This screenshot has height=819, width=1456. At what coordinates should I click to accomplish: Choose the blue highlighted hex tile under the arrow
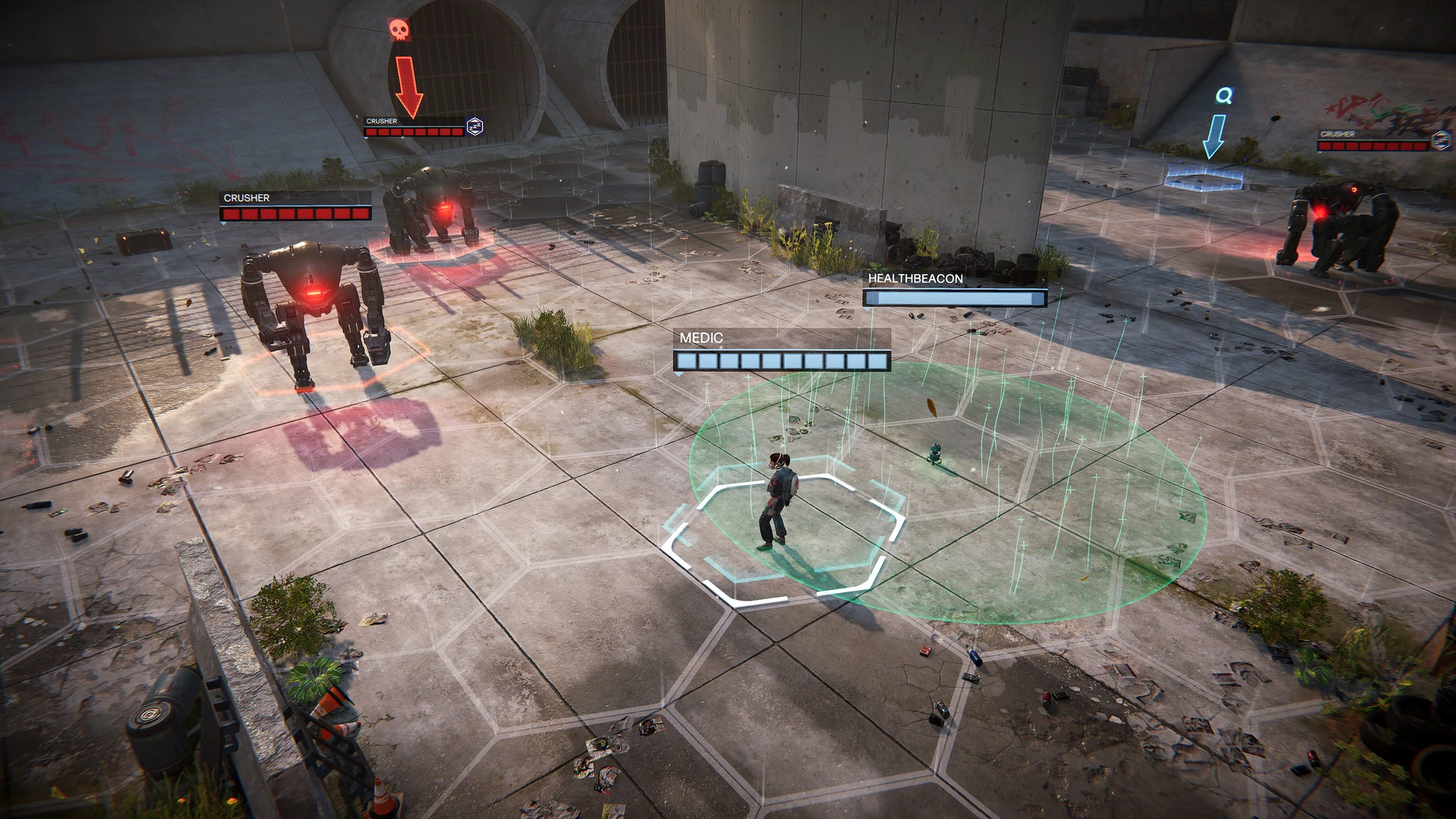pyautogui.click(x=1204, y=177)
